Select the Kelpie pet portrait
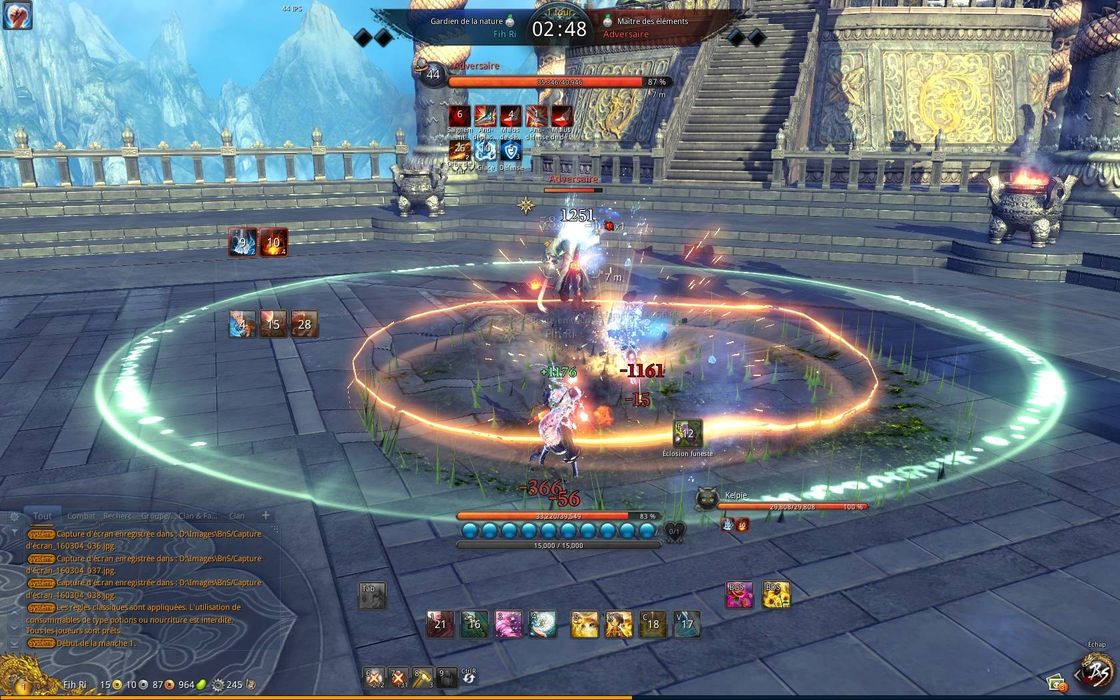This screenshot has height=700, width=1120. coord(707,498)
